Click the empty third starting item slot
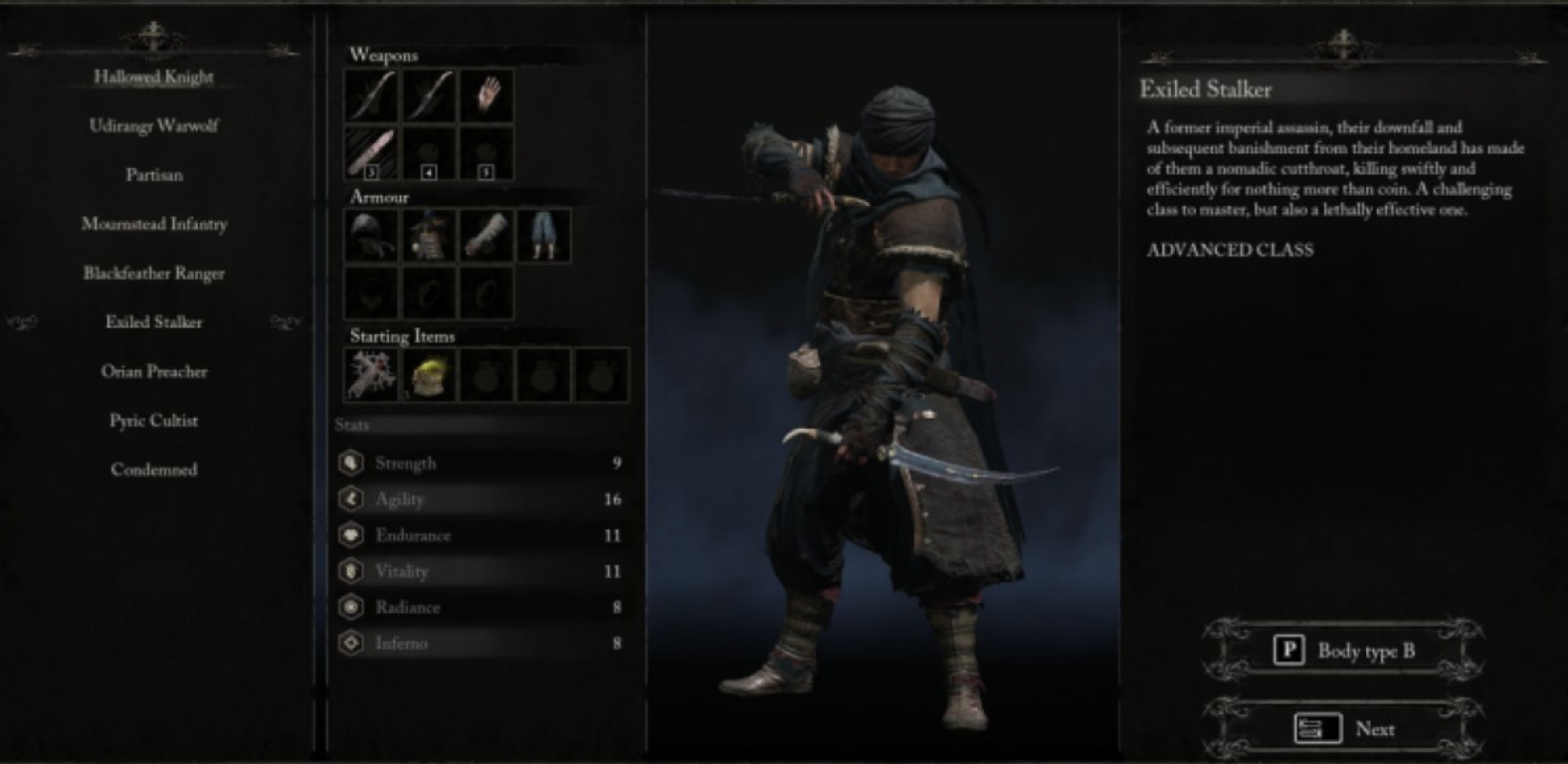 [486, 375]
